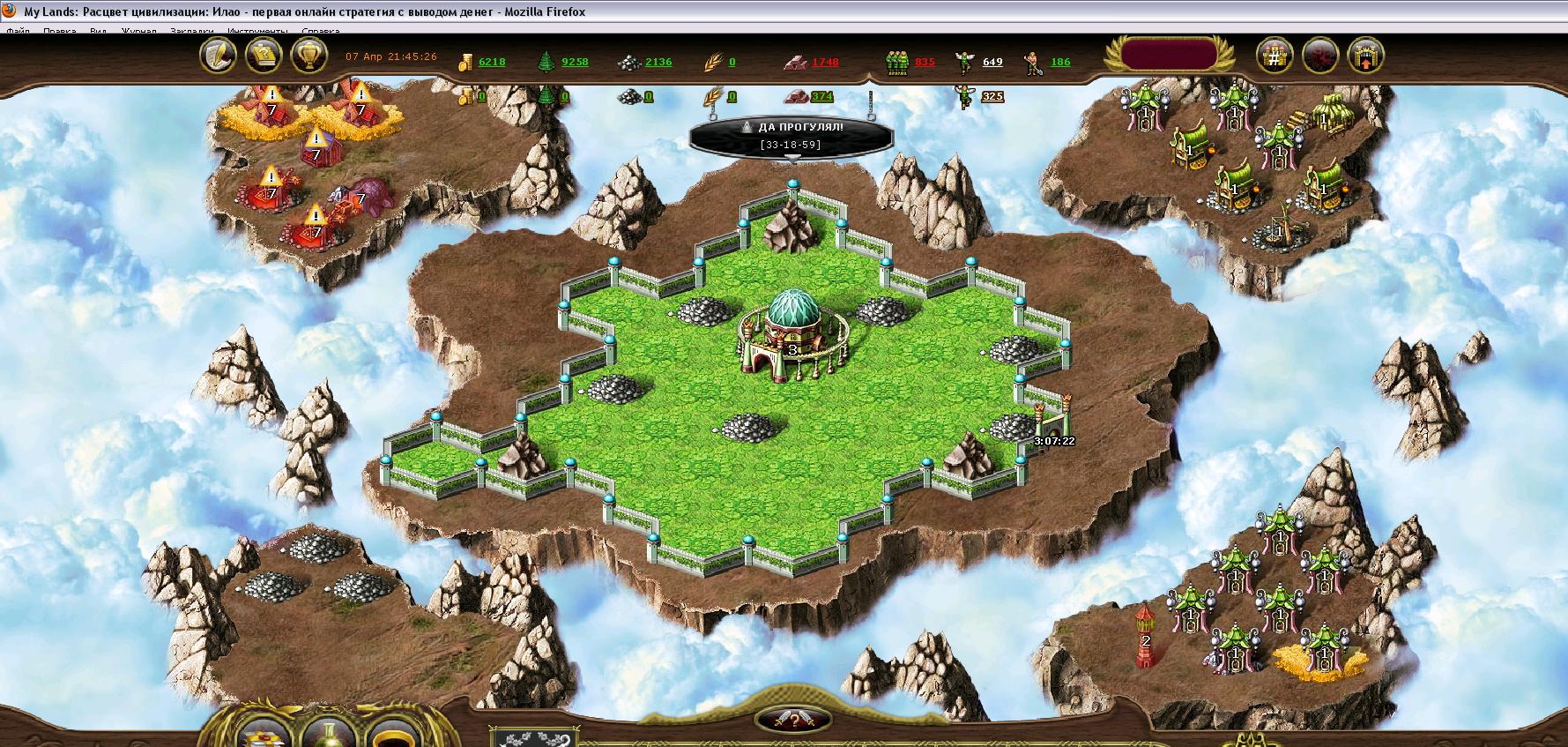Open the quill and scroll journal button
The height and width of the screenshot is (747, 1568).
click(x=218, y=56)
